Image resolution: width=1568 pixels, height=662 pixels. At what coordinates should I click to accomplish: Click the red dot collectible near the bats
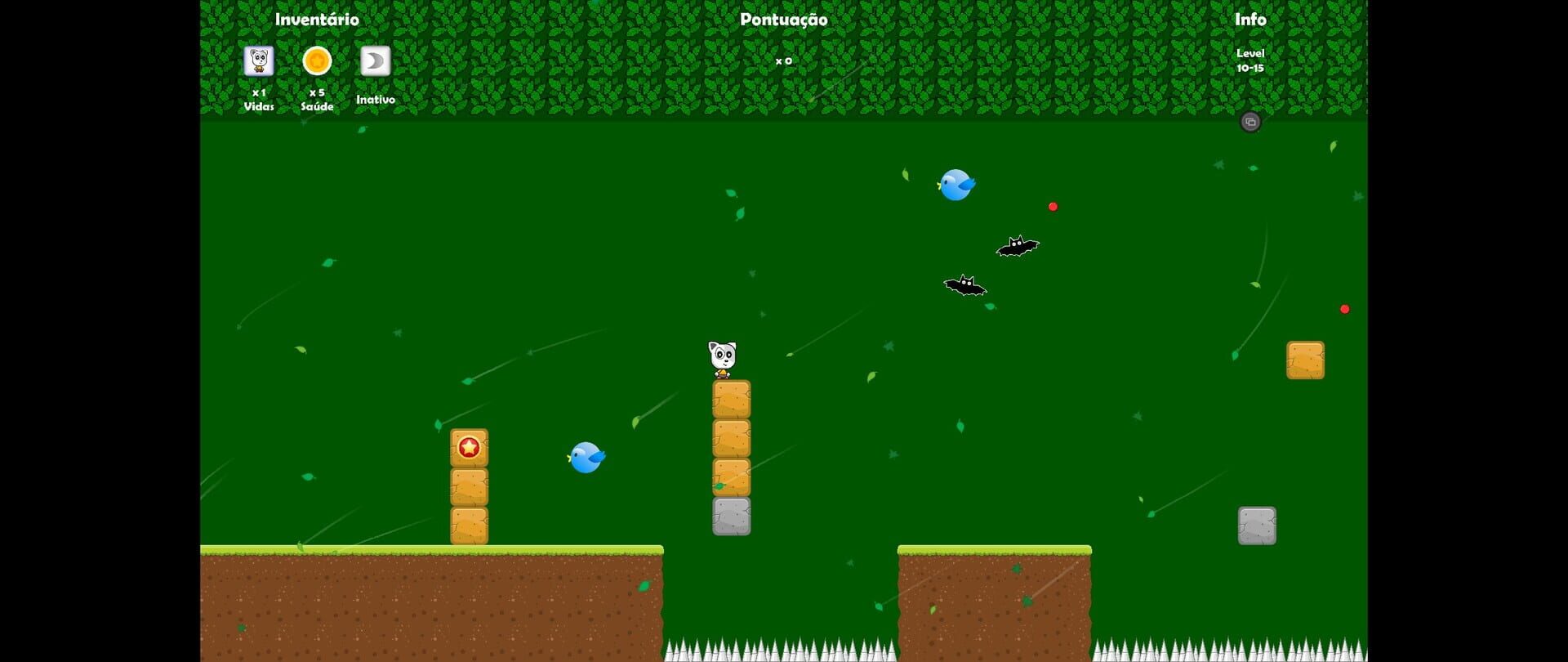[x=1053, y=207]
